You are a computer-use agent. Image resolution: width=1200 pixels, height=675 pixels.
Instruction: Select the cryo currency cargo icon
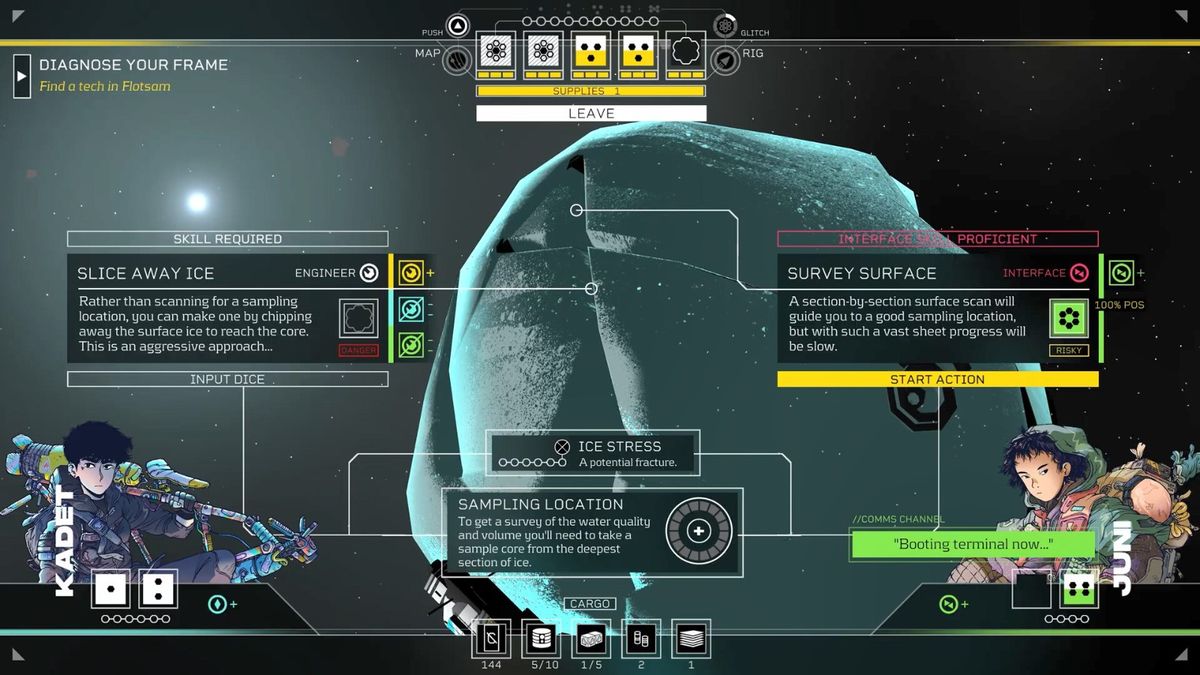(491, 638)
